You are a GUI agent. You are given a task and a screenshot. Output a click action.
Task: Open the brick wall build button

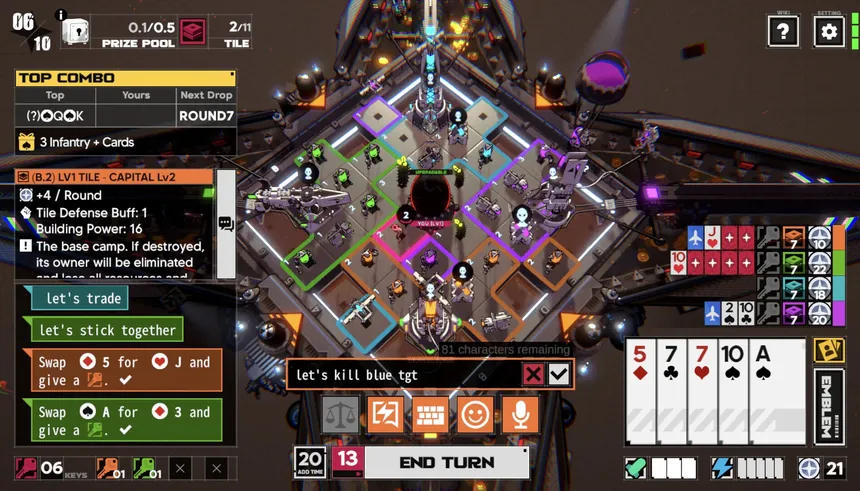tap(430, 414)
